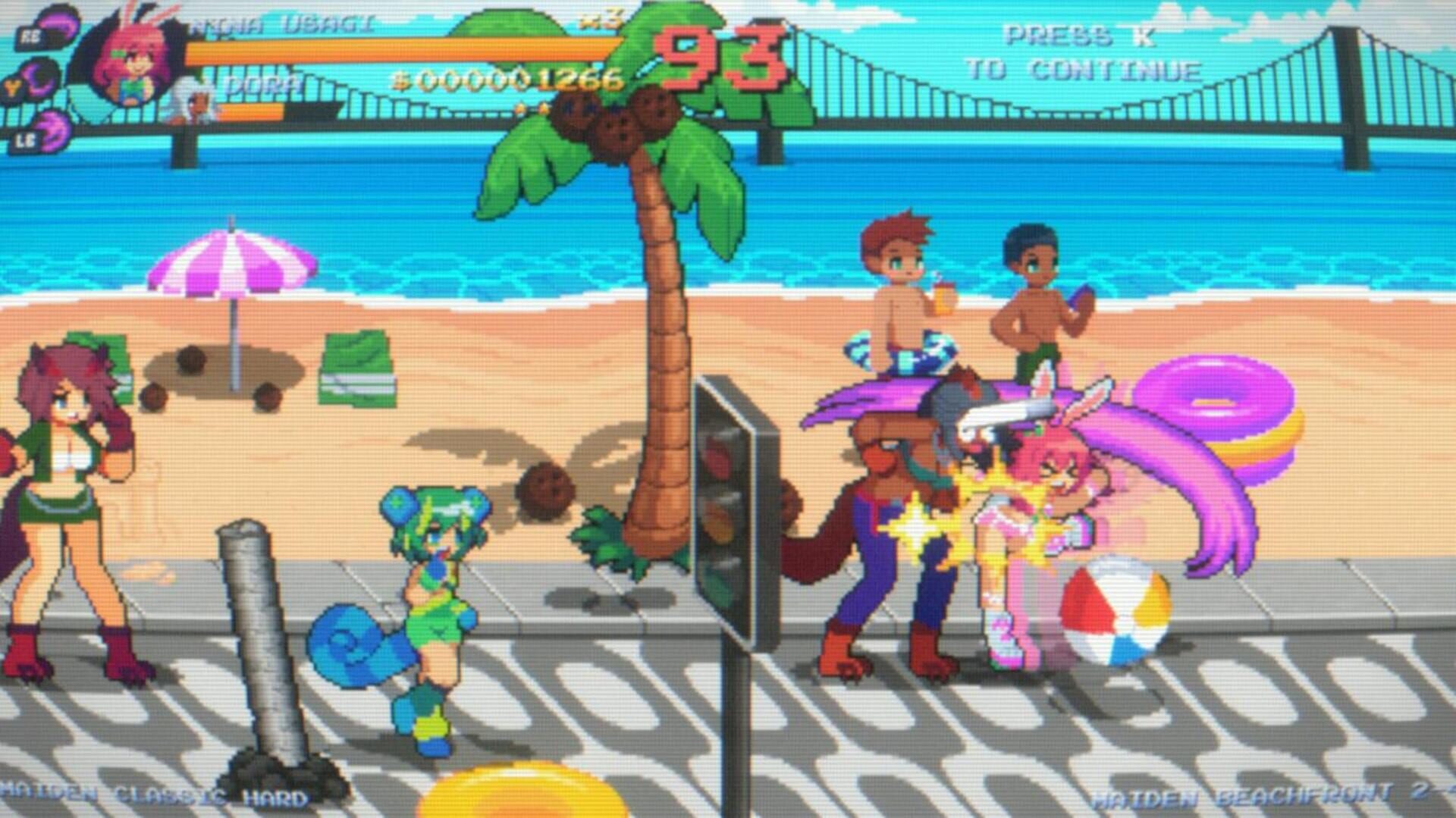Click the yellow star rank icons below the score
This screenshot has height=818, width=1456.
click(x=531, y=106)
